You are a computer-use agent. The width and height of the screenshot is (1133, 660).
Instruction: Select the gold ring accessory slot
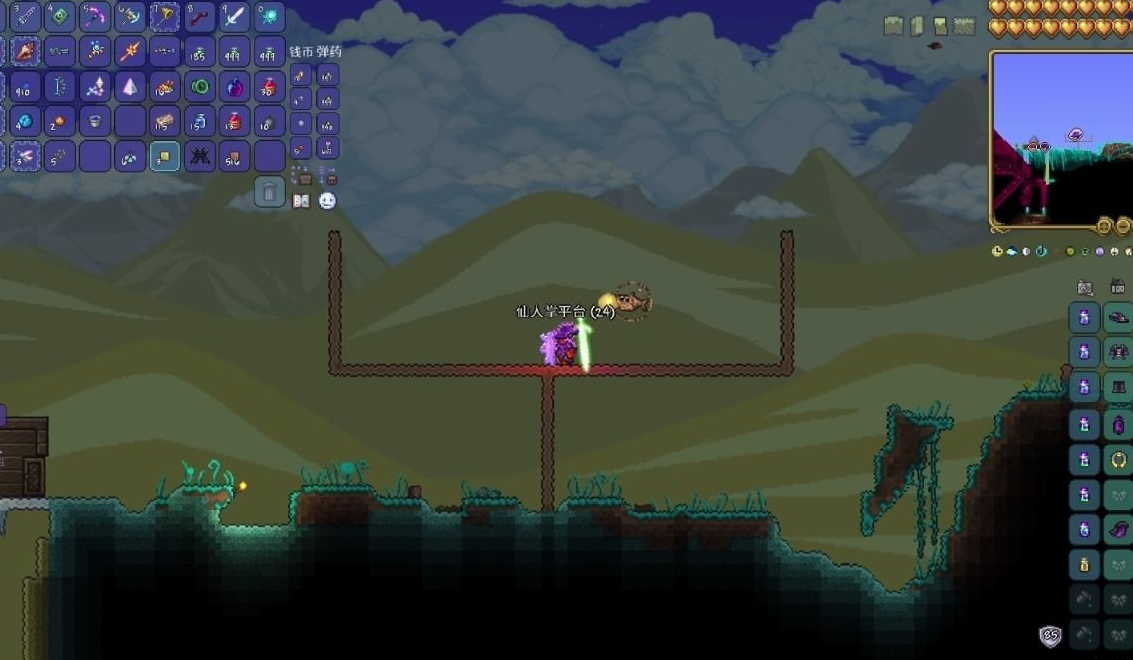1117,460
